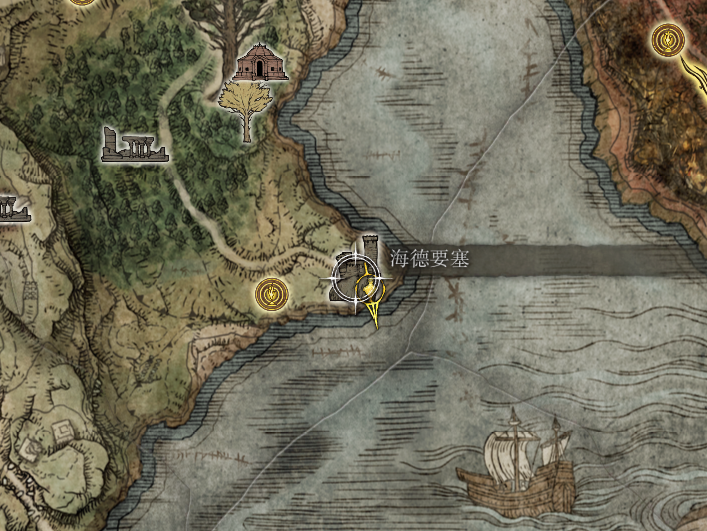707x531 pixels.
Task: Click the golden minor Erdtree map marker
Action: (x=245, y=109)
